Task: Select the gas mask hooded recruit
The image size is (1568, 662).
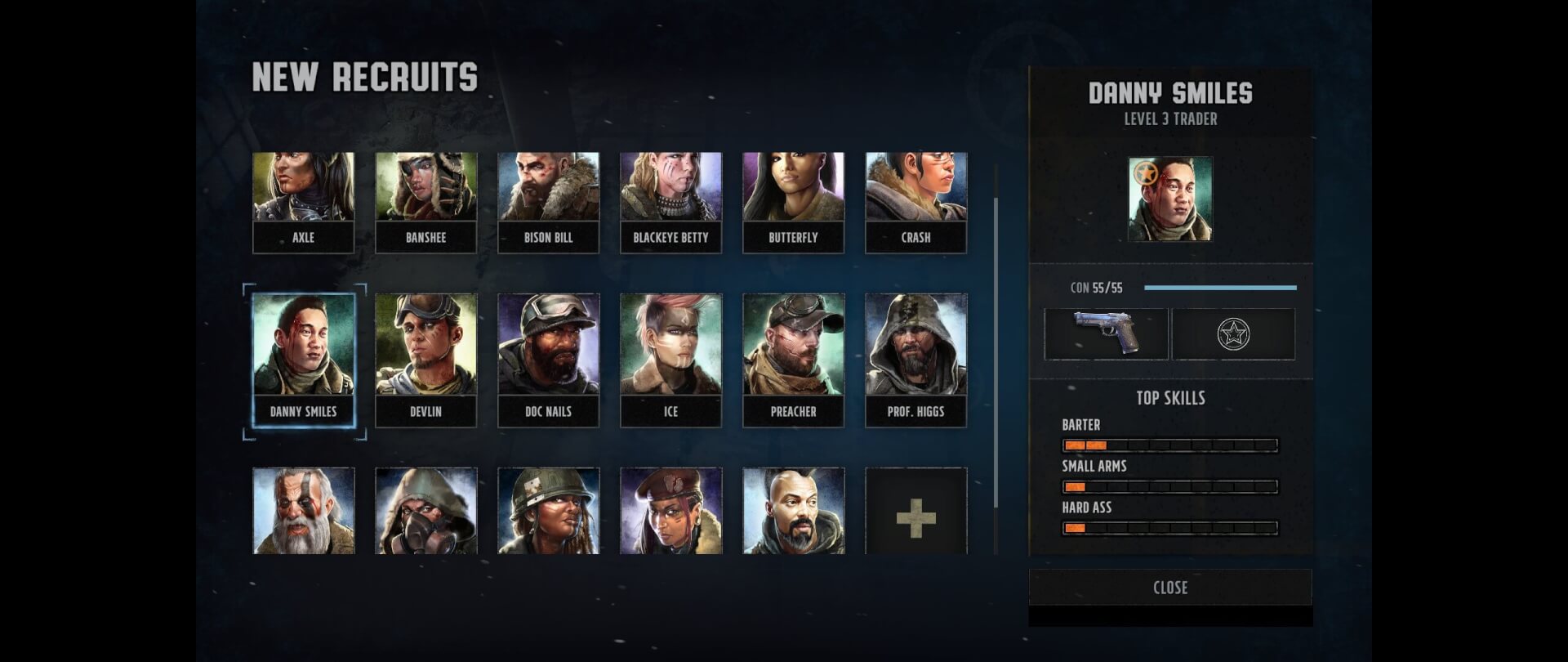Action: click(425, 512)
